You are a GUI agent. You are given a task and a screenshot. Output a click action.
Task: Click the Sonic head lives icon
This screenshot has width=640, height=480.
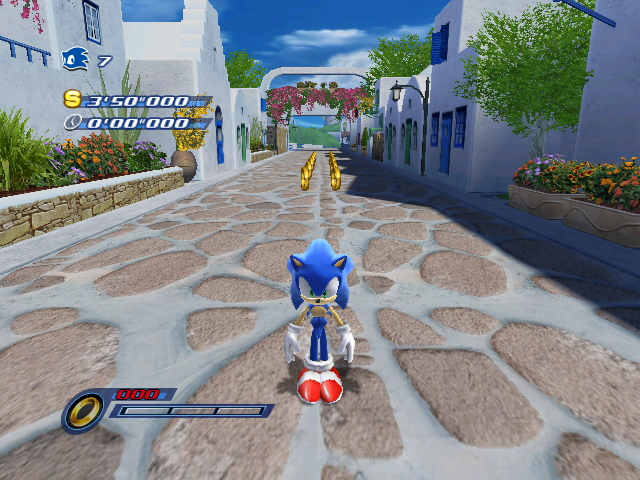76,60
